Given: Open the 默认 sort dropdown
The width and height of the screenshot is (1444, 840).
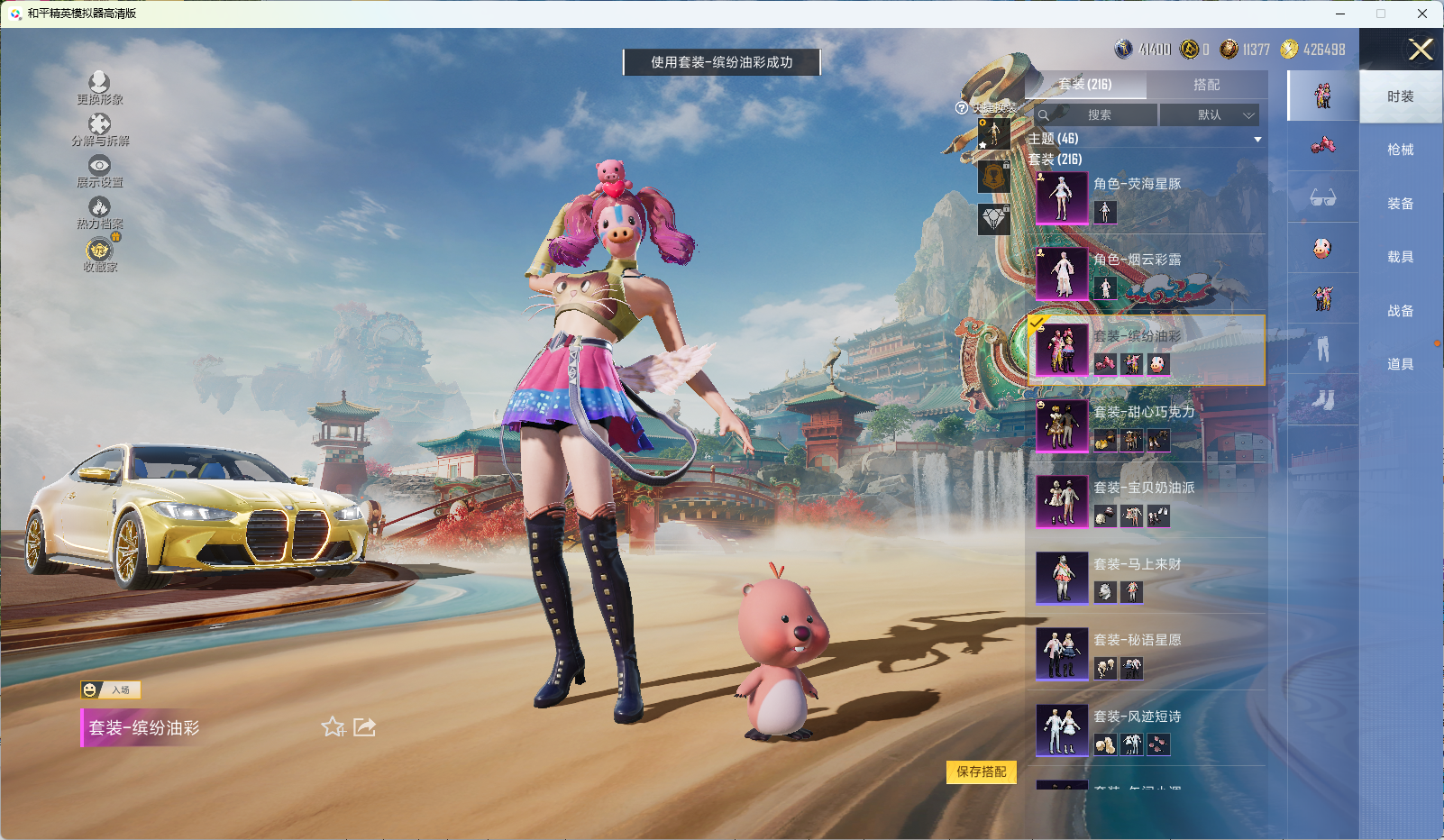Looking at the screenshot, I should [x=1210, y=115].
